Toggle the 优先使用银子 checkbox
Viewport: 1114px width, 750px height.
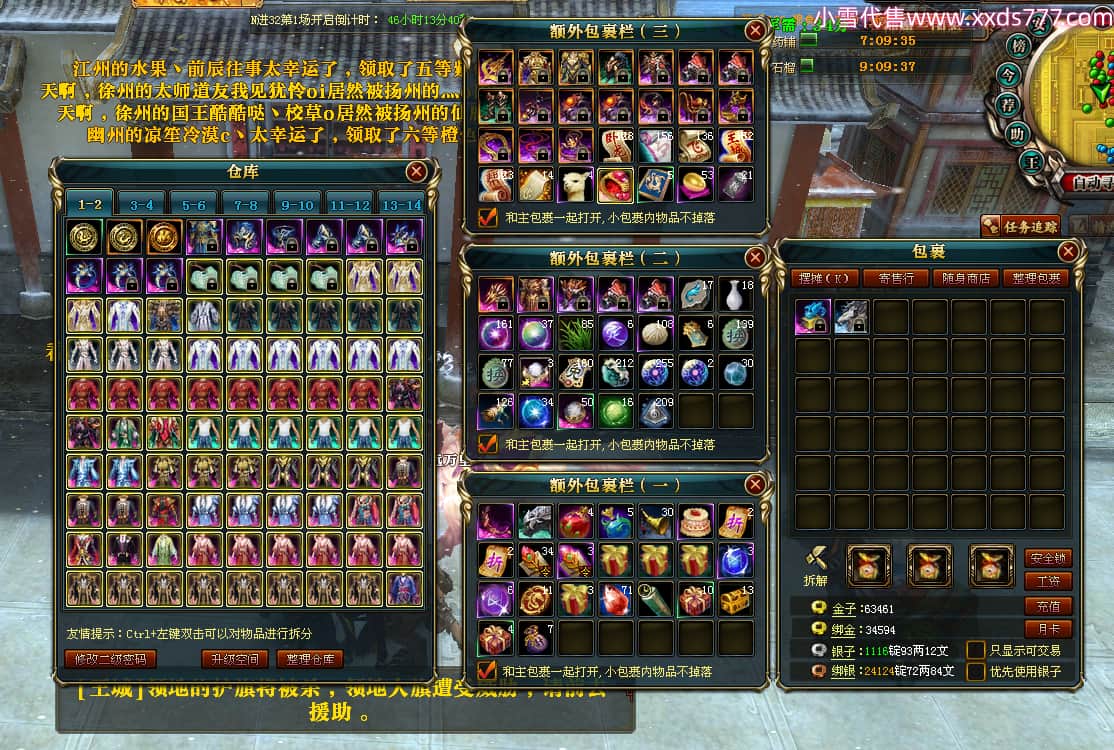pyautogui.click(x=976, y=671)
